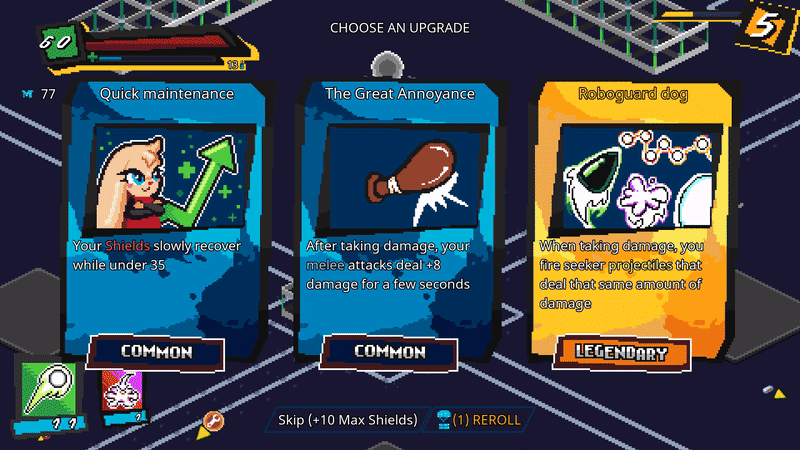Click the pink robot dog ability icon
Image resolution: width=800 pixels, height=450 pixels.
(123, 392)
